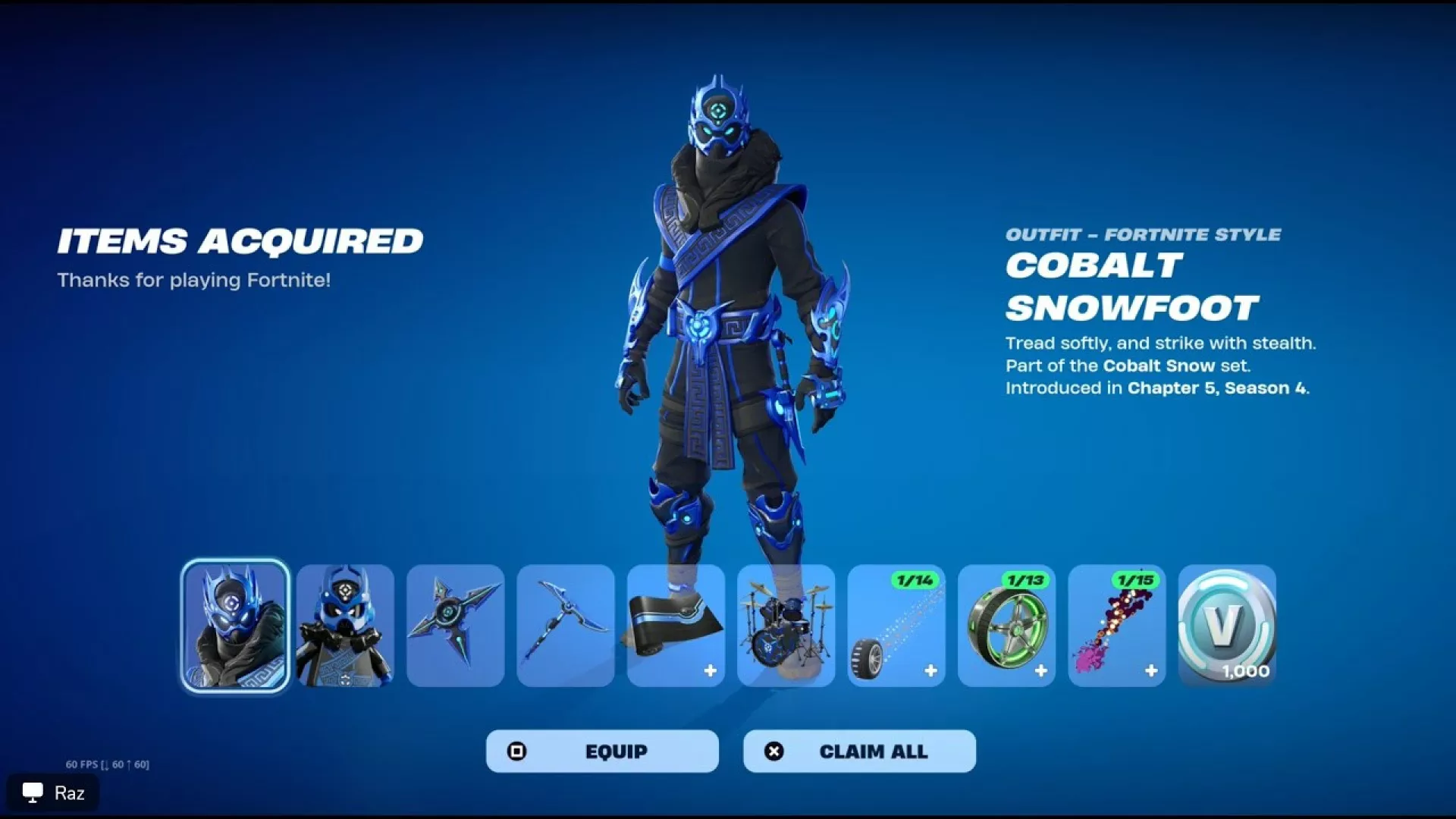Choose the pink boost trail marked 1/15
Image resolution: width=1456 pixels, height=819 pixels.
1116,626
